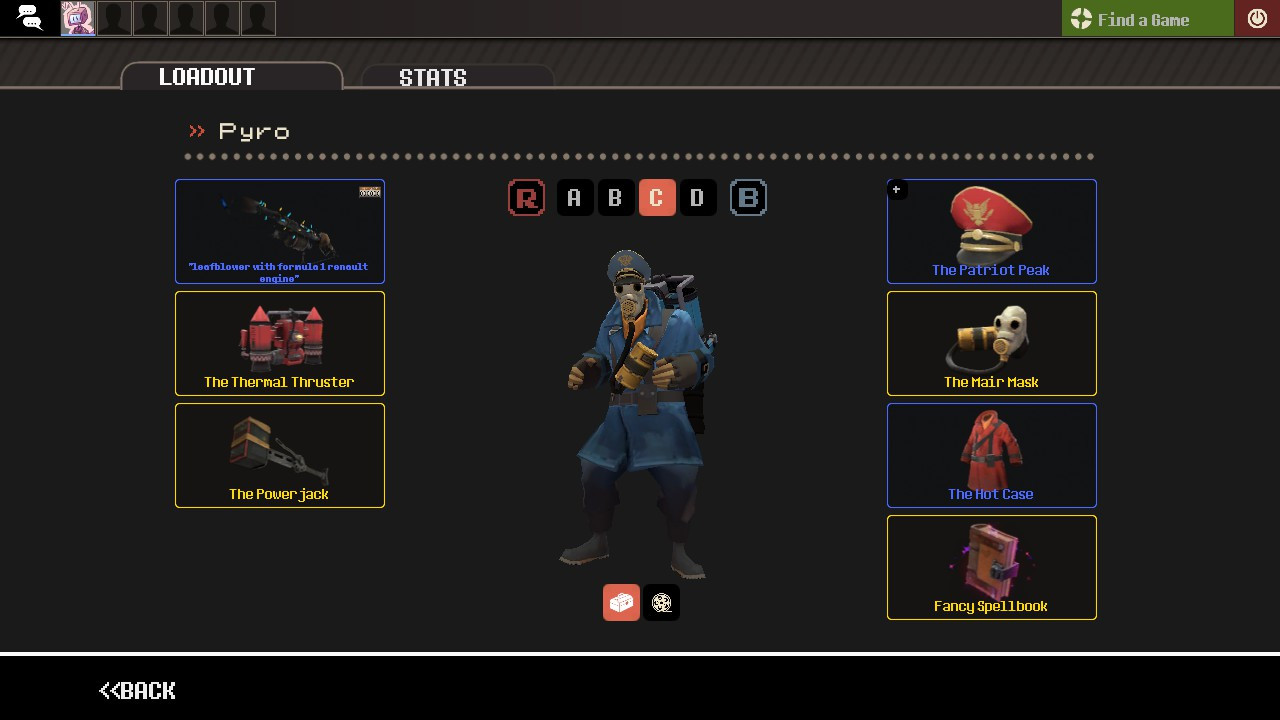Click the double-chevron icon next to BACK
Viewport: 1280px width, 720px height.
click(x=108, y=690)
